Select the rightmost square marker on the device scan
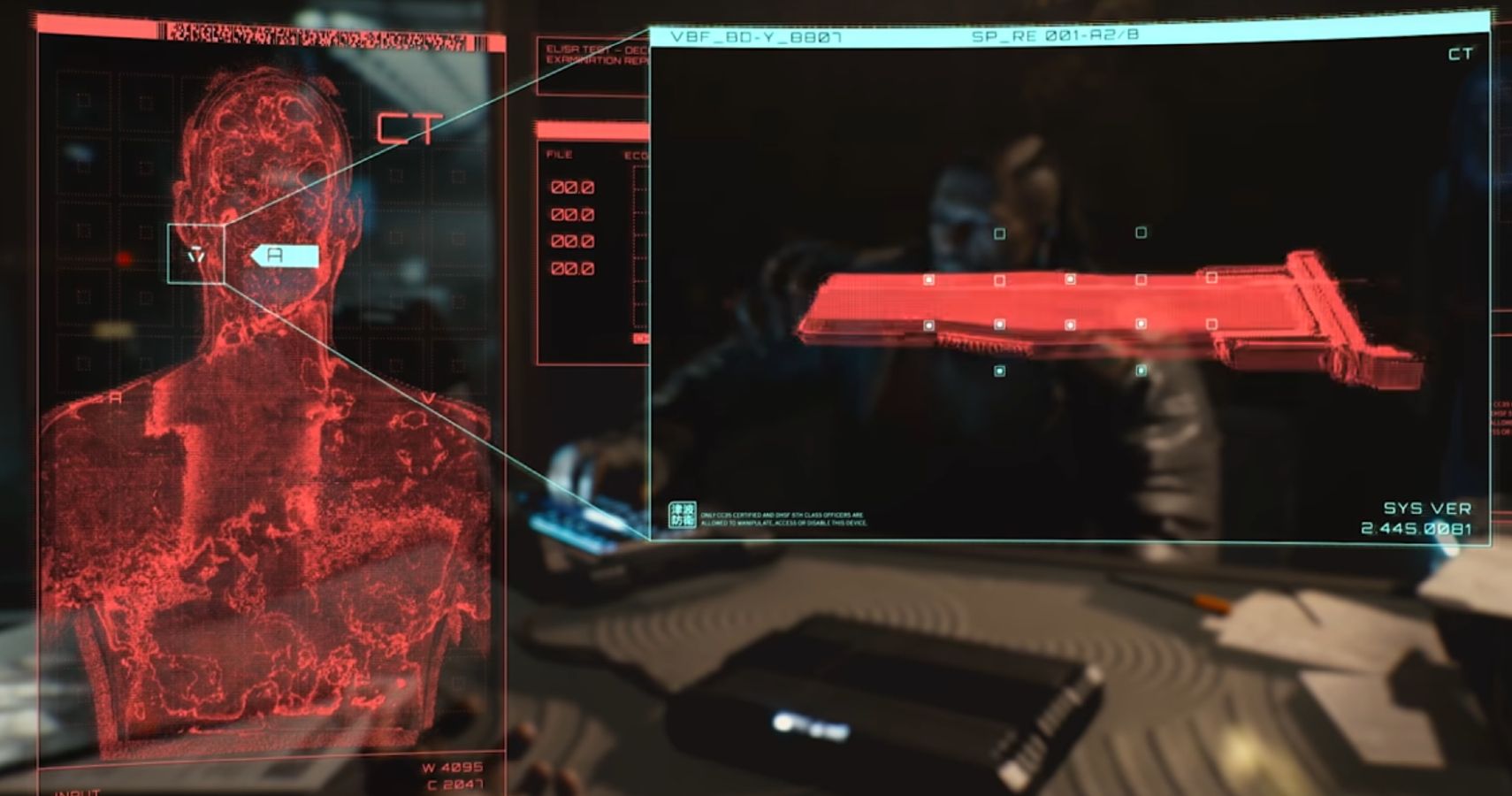This screenshot has width=1512, height=796. [1212, 278]
